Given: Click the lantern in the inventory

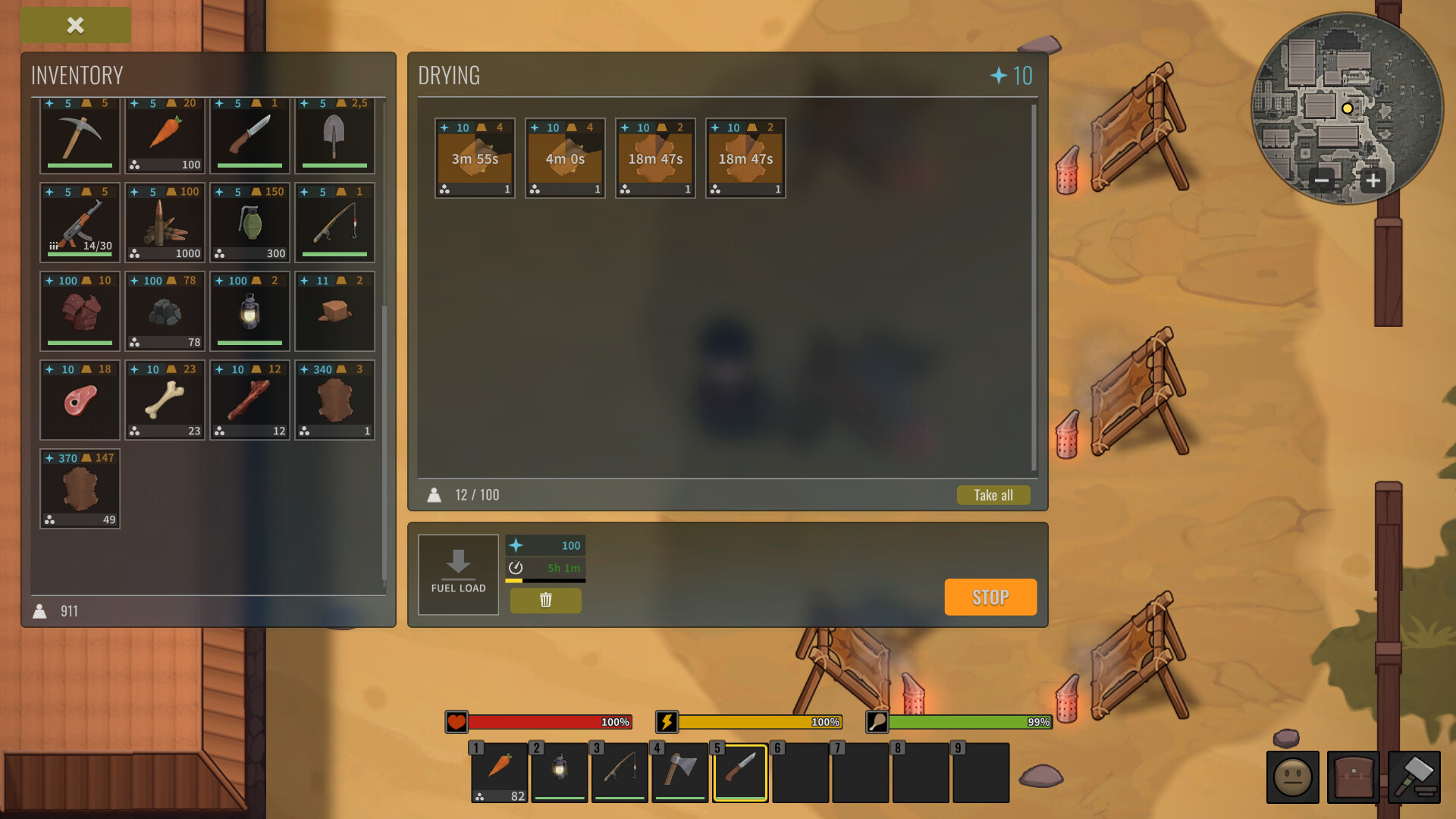Looking at the screenshot, I should (249, 312).
